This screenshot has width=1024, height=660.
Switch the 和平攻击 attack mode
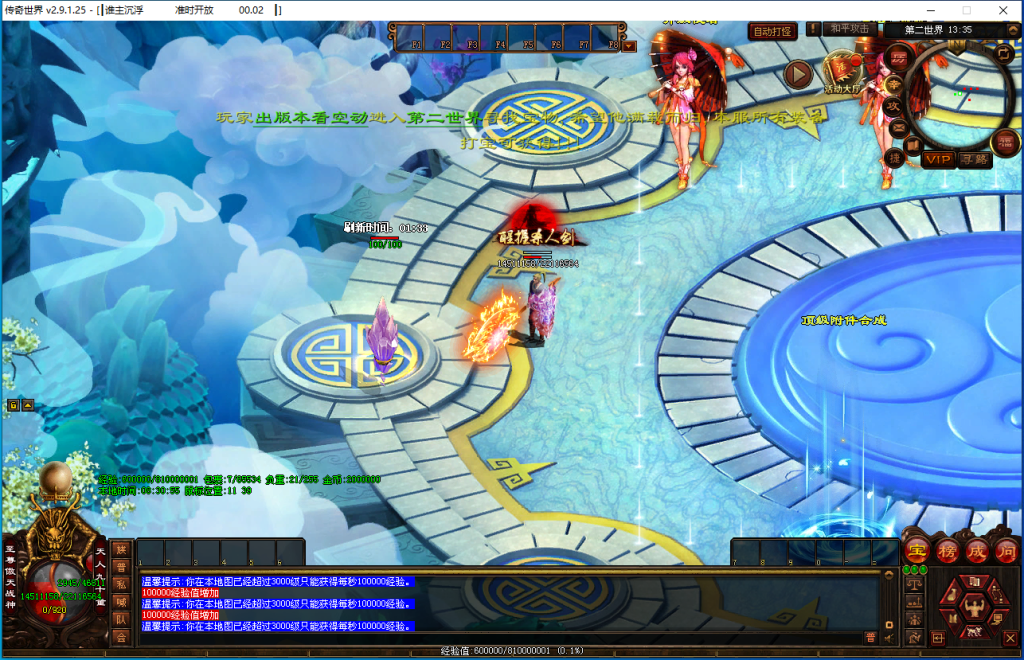(850, 29)
